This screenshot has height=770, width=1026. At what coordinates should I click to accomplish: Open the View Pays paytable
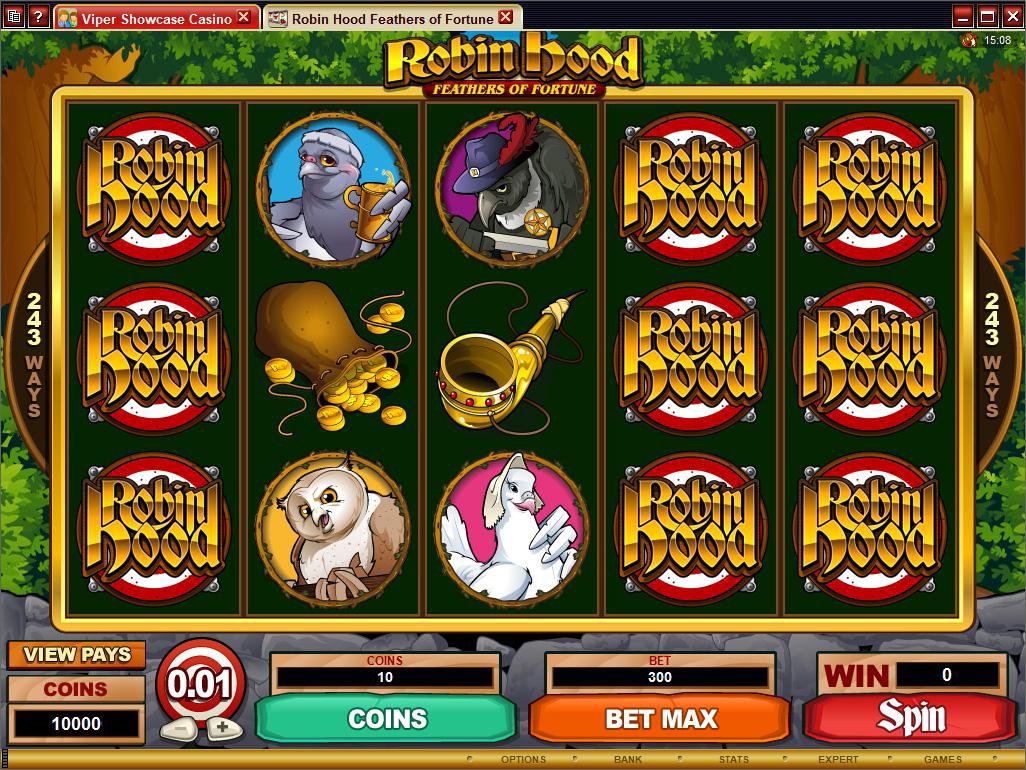[77, 655]
